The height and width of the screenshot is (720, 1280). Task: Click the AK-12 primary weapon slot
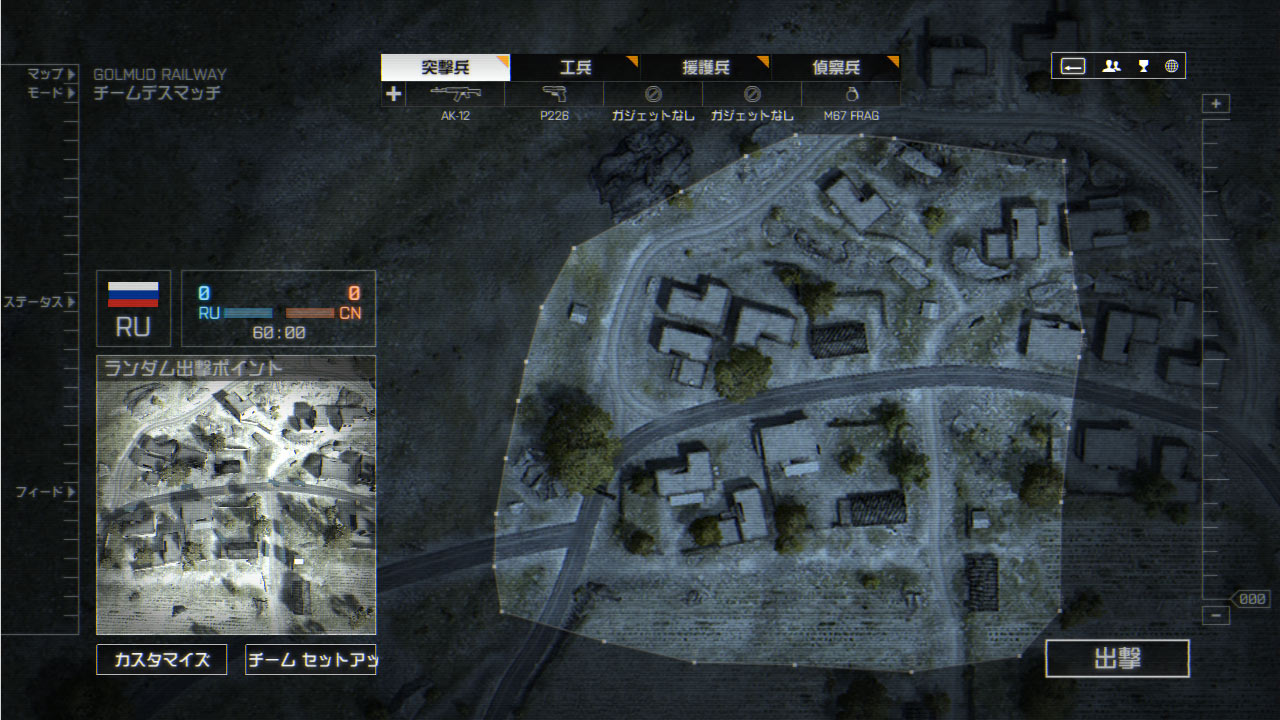[455, 95]
